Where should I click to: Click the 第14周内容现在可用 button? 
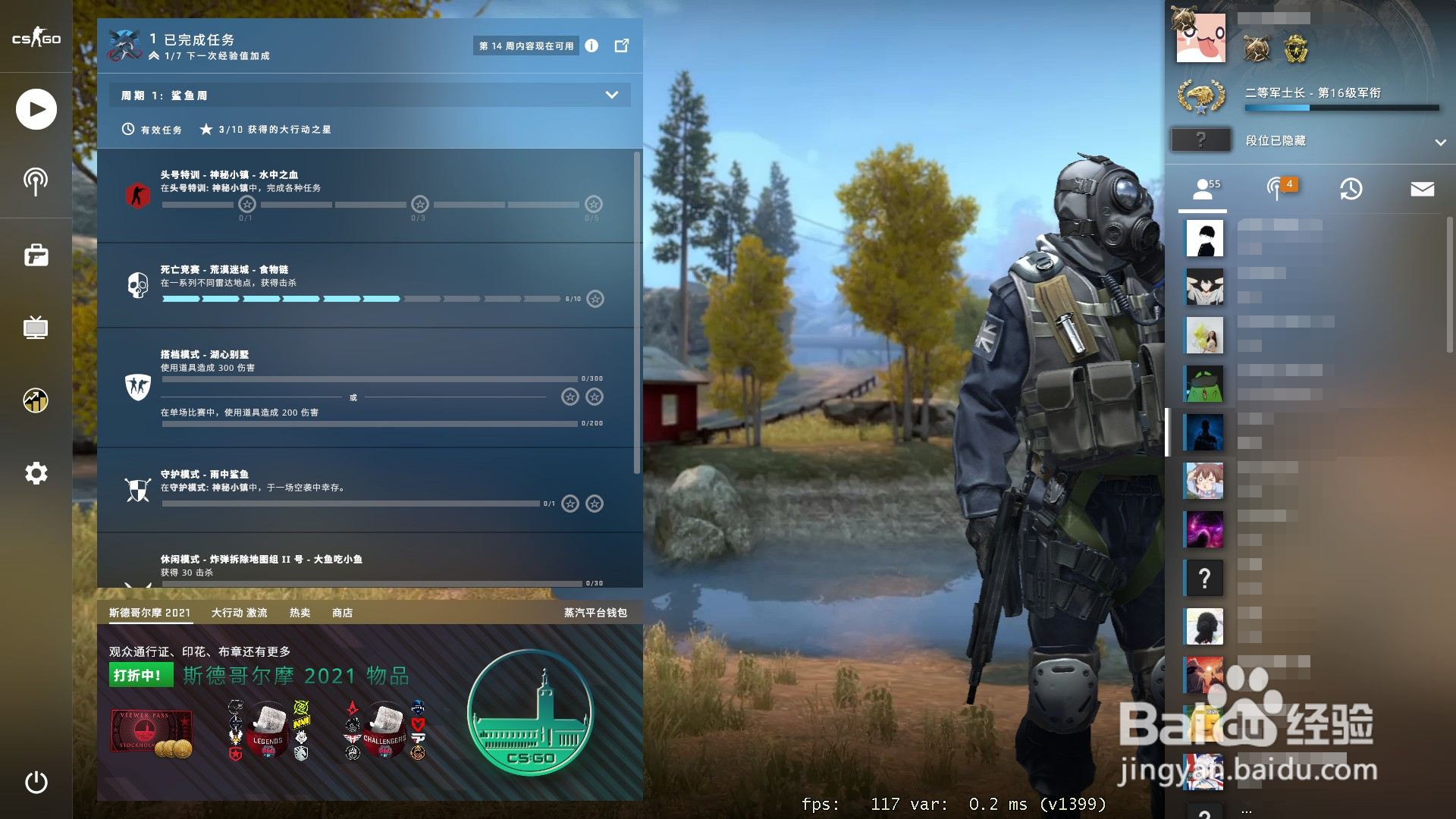coord(526,45)
